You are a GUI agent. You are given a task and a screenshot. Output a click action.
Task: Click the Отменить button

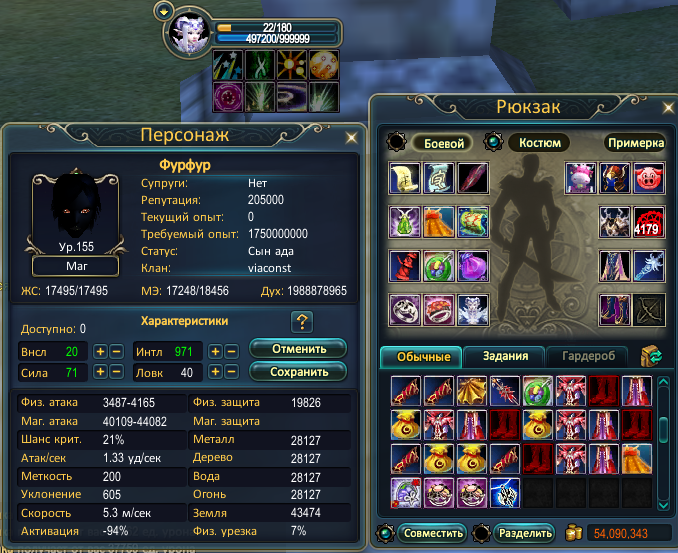(x=297, y=349)
